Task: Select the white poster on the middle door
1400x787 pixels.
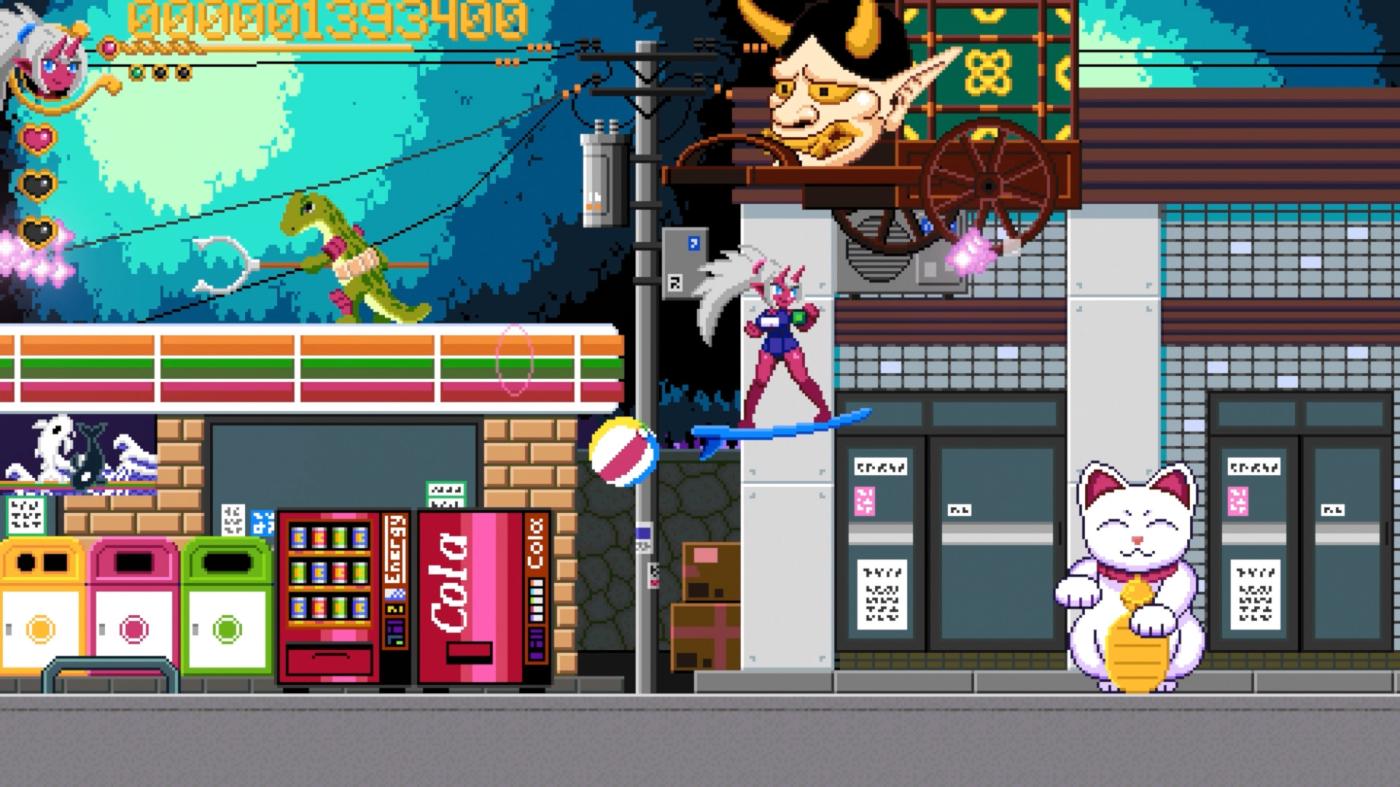Action: coord(962,508)
